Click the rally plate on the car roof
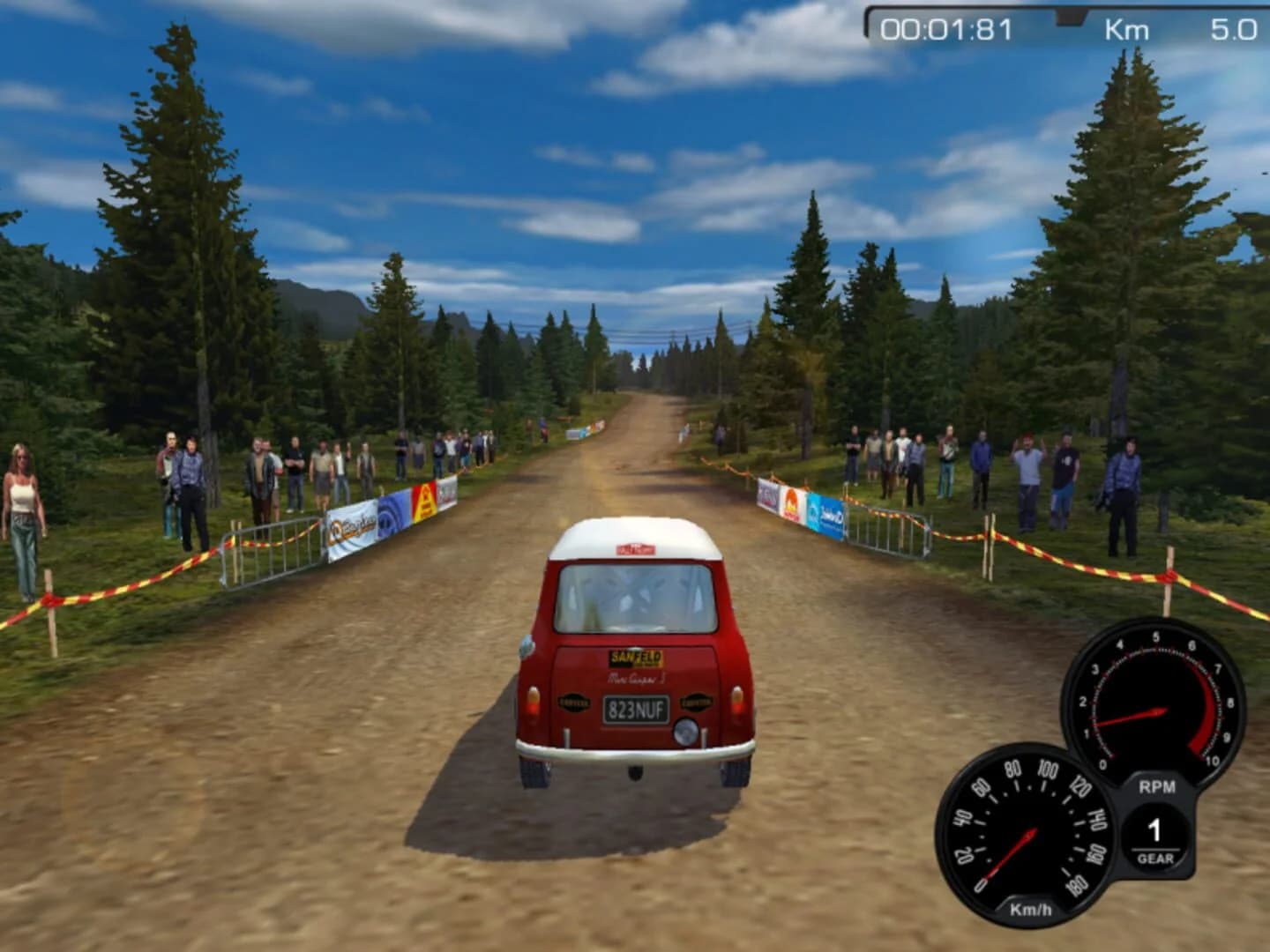 point(633,548)
